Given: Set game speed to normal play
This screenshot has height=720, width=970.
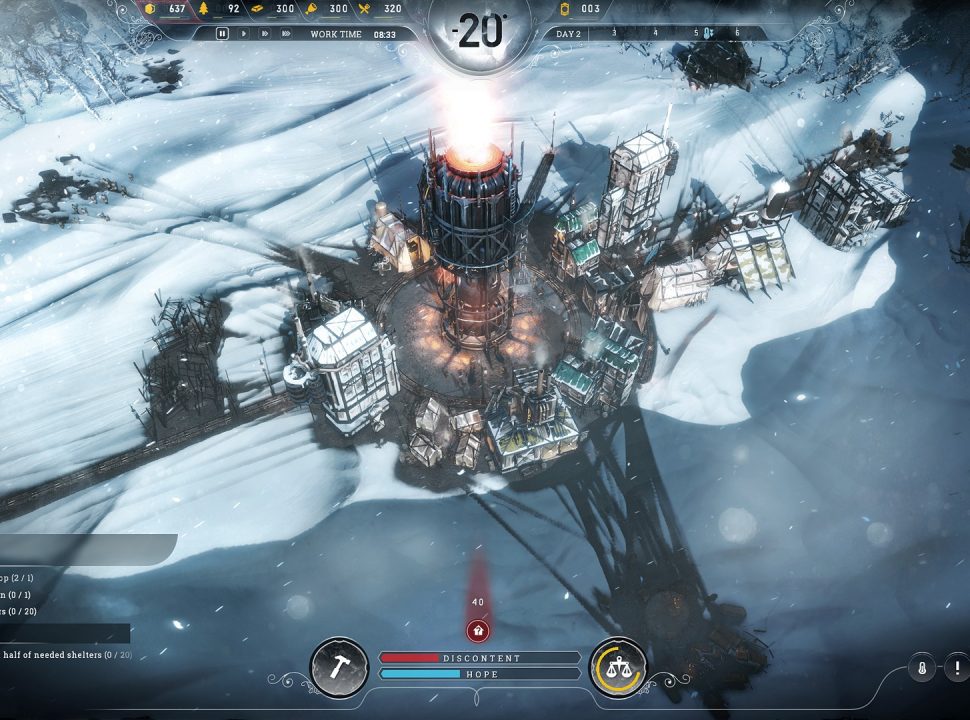Looking at the screenshot, I should click(x=244, y=33).
